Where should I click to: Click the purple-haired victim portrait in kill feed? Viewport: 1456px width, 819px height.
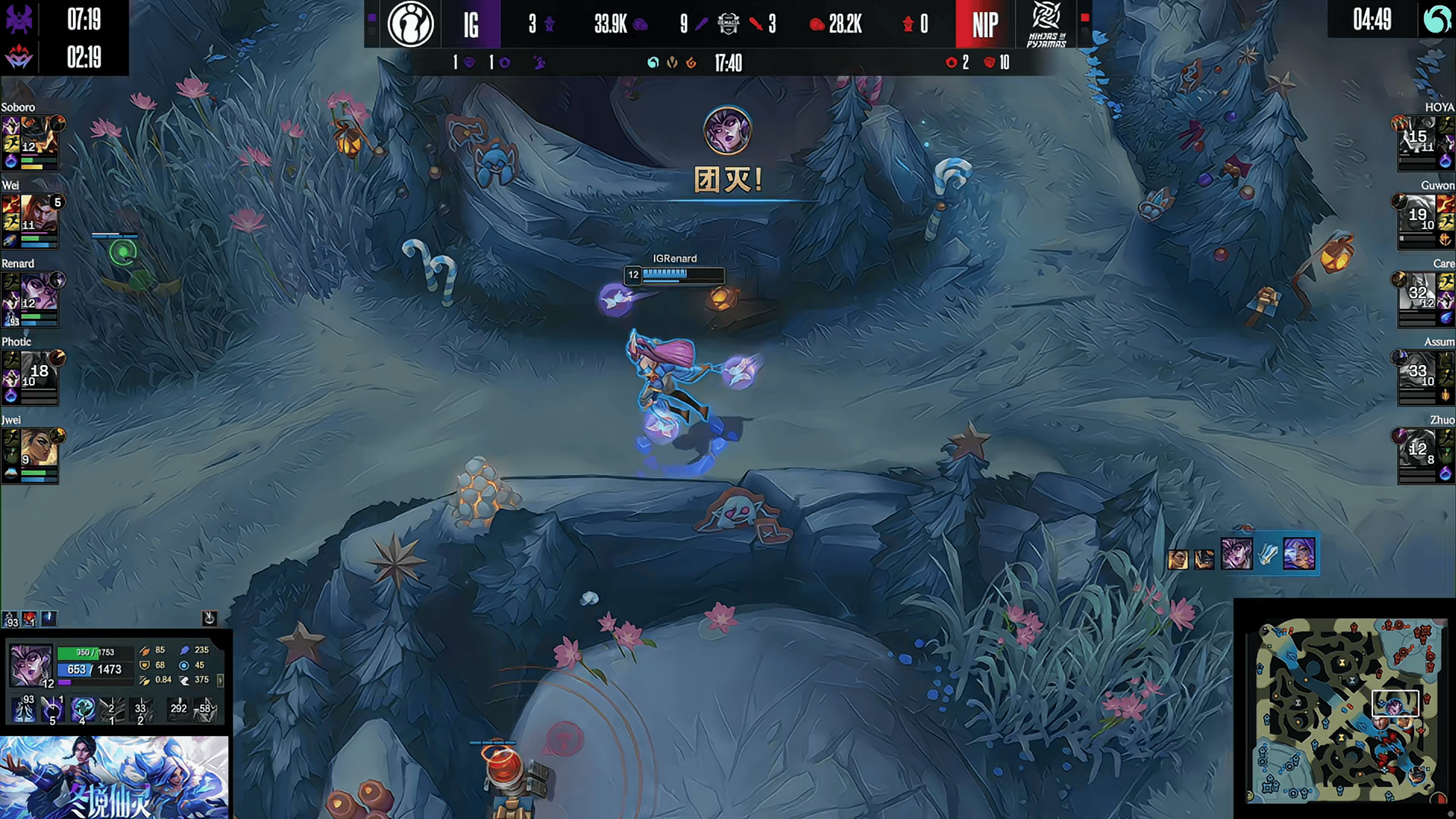1299,553
